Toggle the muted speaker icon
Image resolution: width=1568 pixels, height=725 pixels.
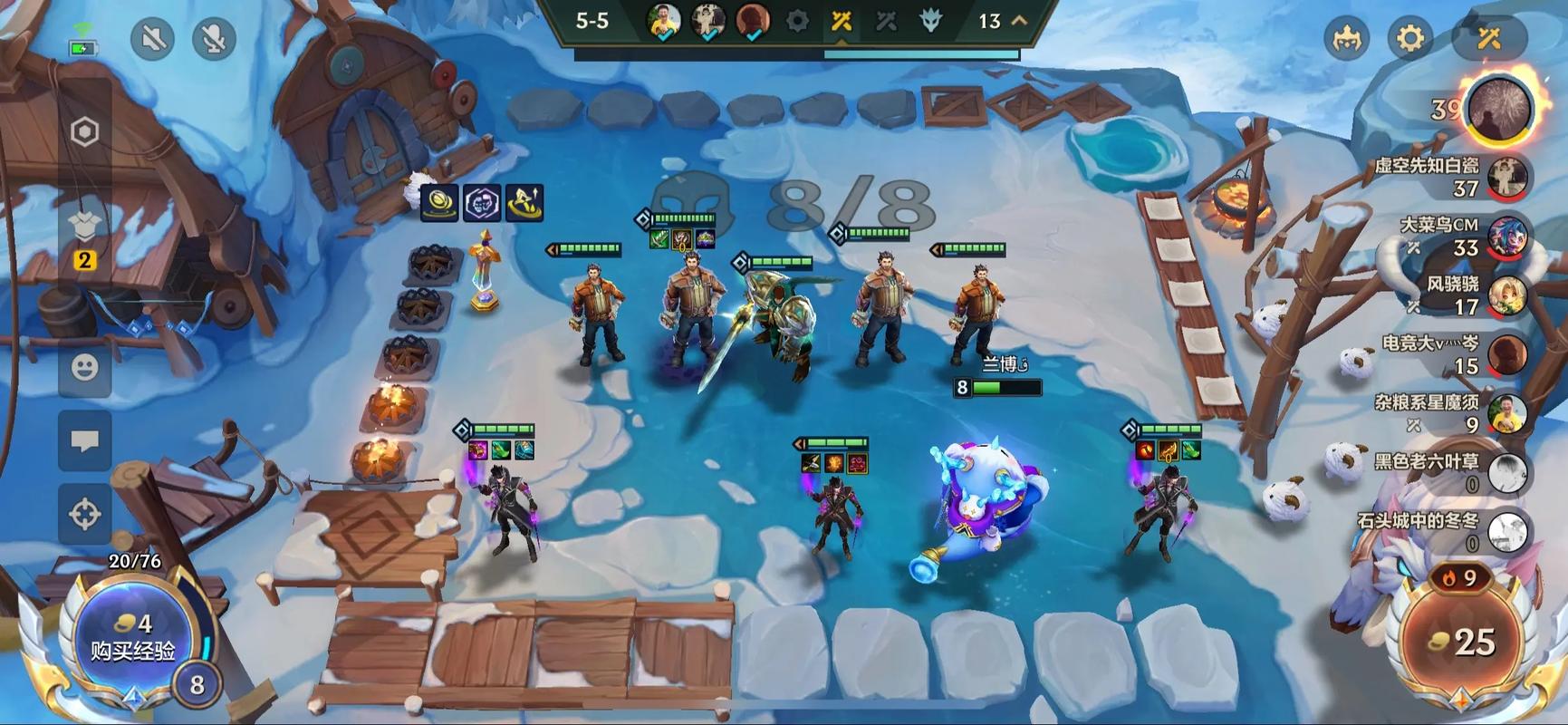pos(151,39)
